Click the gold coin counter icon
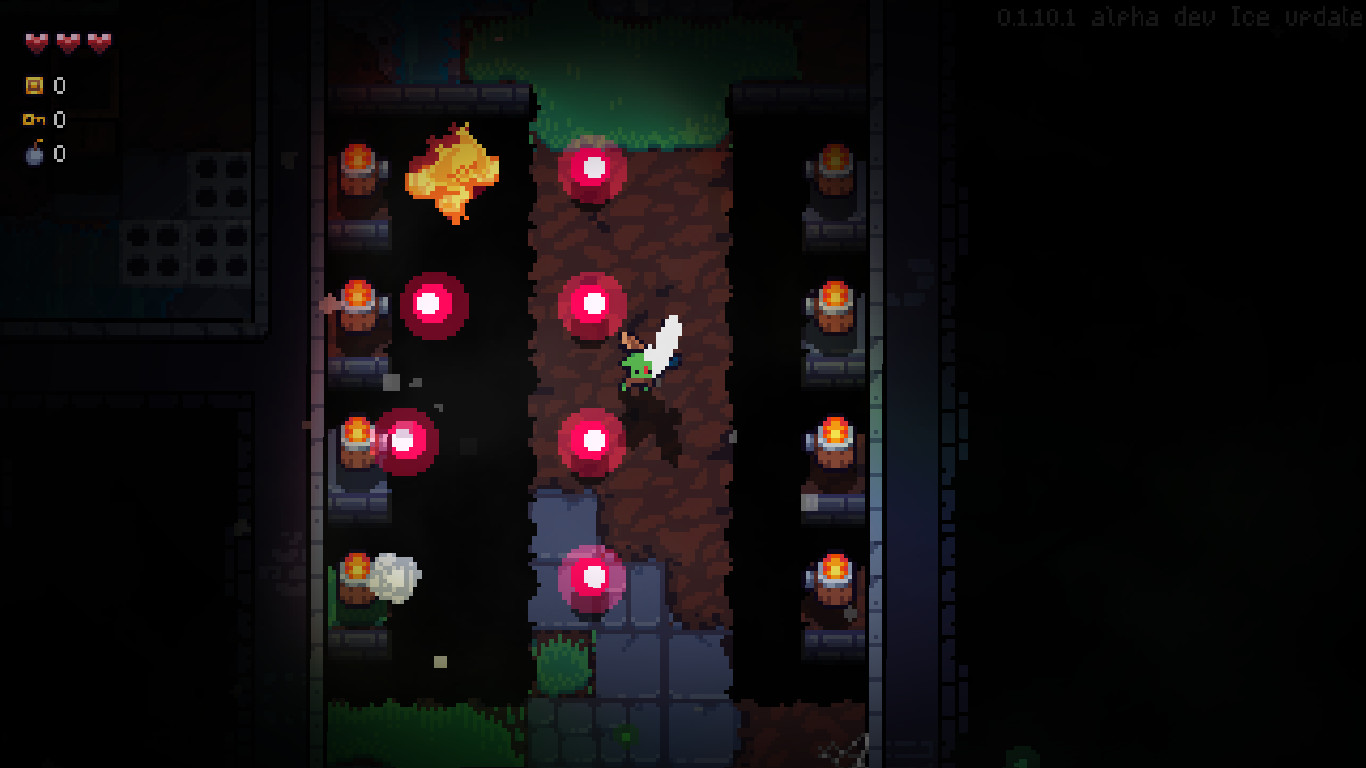Image resolution: width=1366 pixels, height=768 pixels. 33,86
